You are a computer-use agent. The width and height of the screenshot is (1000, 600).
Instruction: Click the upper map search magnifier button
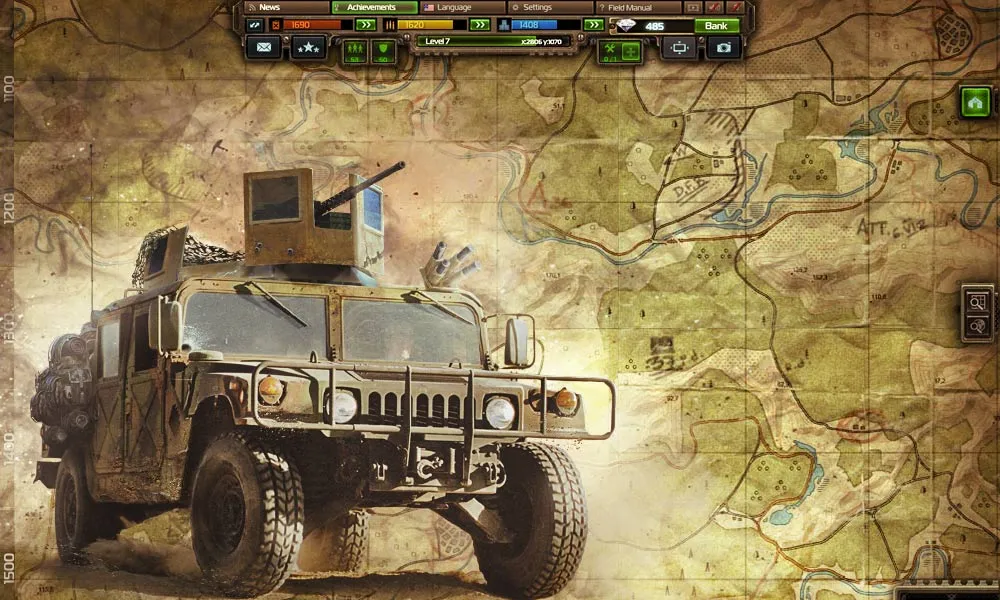pyautogui.click(x=978, y=301)
